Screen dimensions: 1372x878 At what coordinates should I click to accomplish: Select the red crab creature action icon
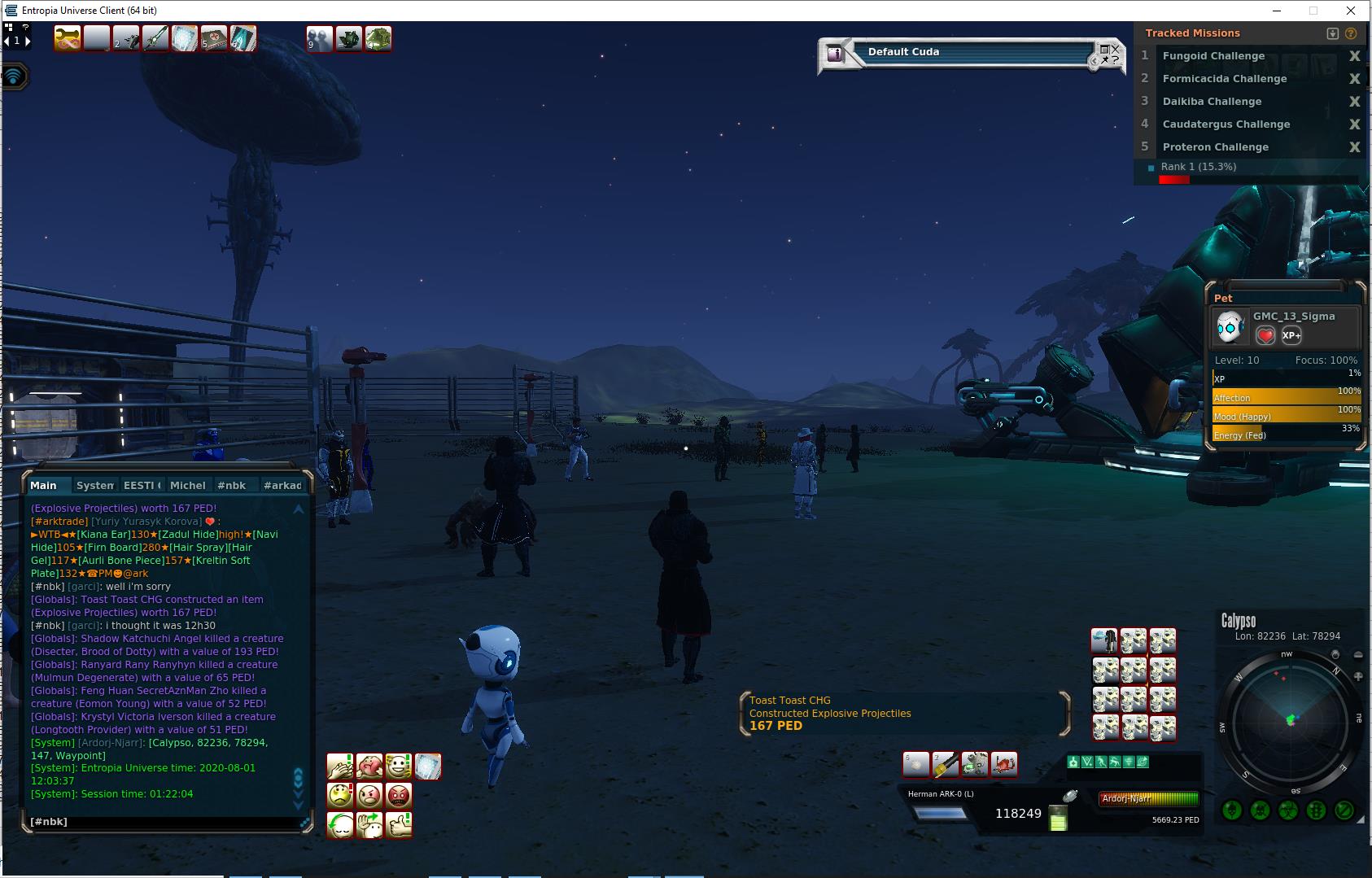1004,764
